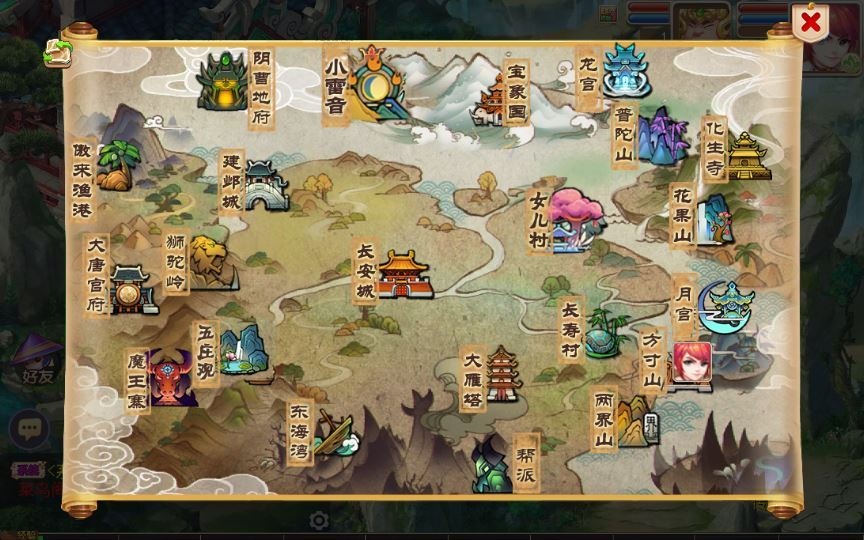Select the 方寸山 location marker

tap(691, 364)
